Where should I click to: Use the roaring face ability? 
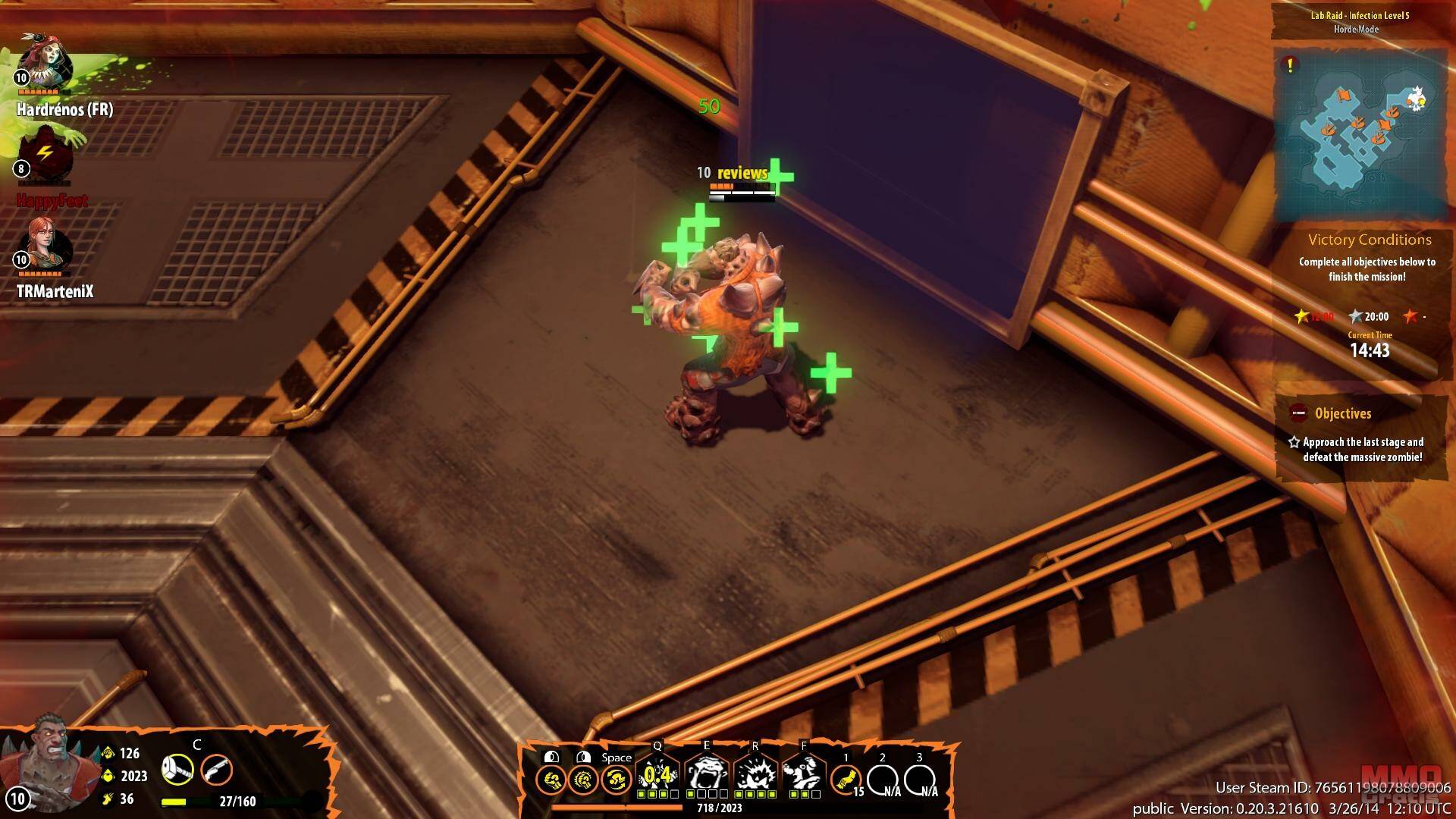click(x=706, y=775)
